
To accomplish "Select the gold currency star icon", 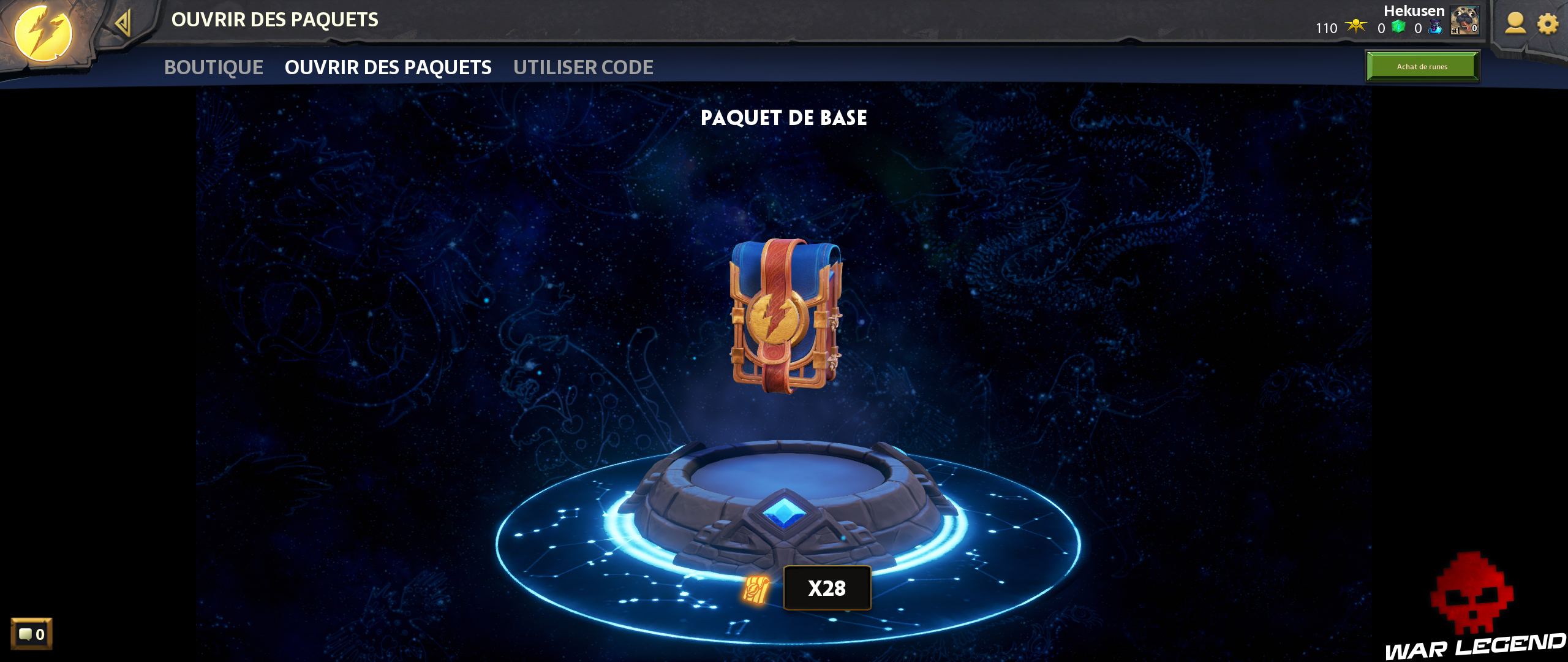I will (x=1355, y=27).
